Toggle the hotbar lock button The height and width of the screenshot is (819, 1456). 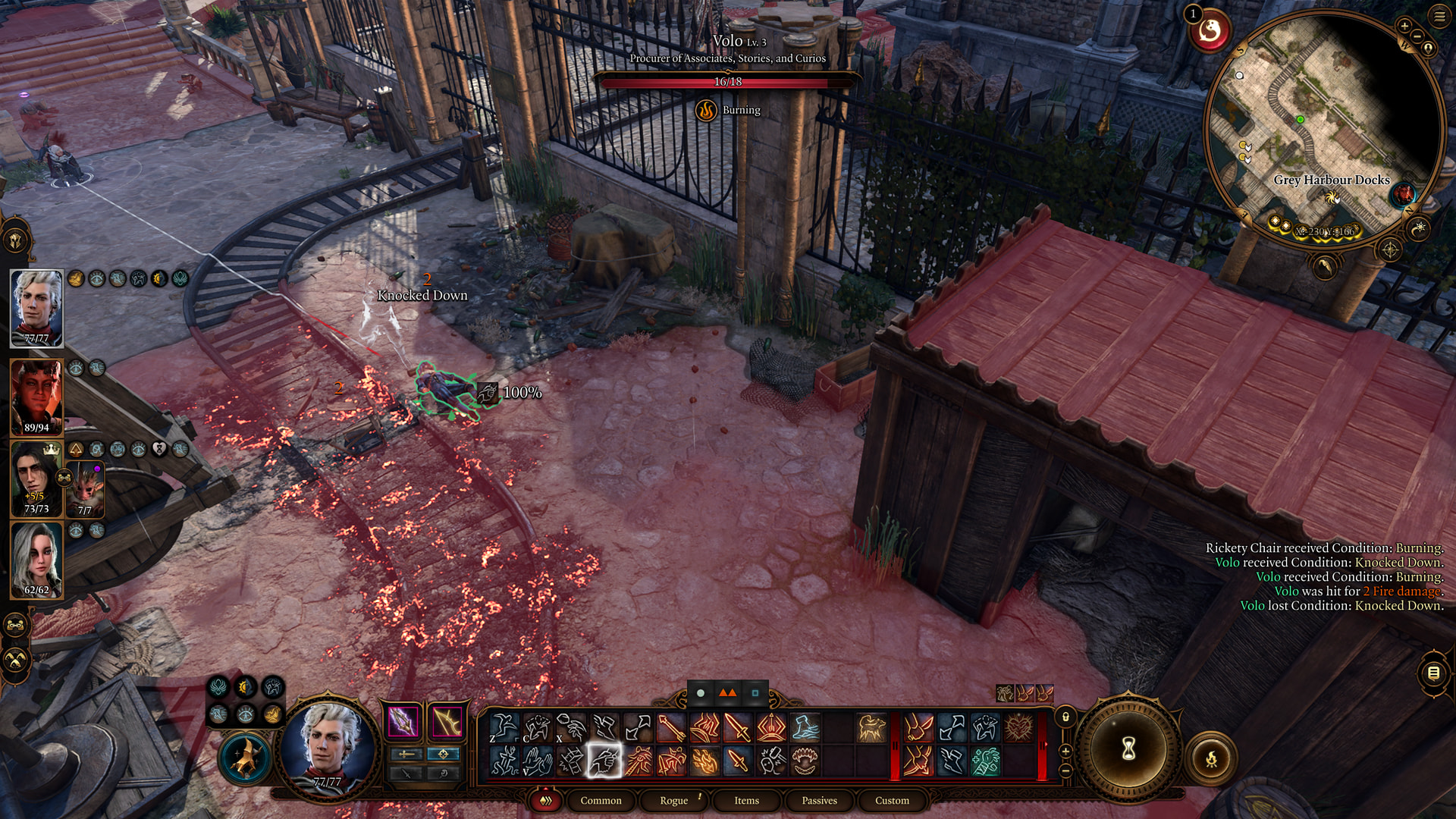coord(1065,717)
